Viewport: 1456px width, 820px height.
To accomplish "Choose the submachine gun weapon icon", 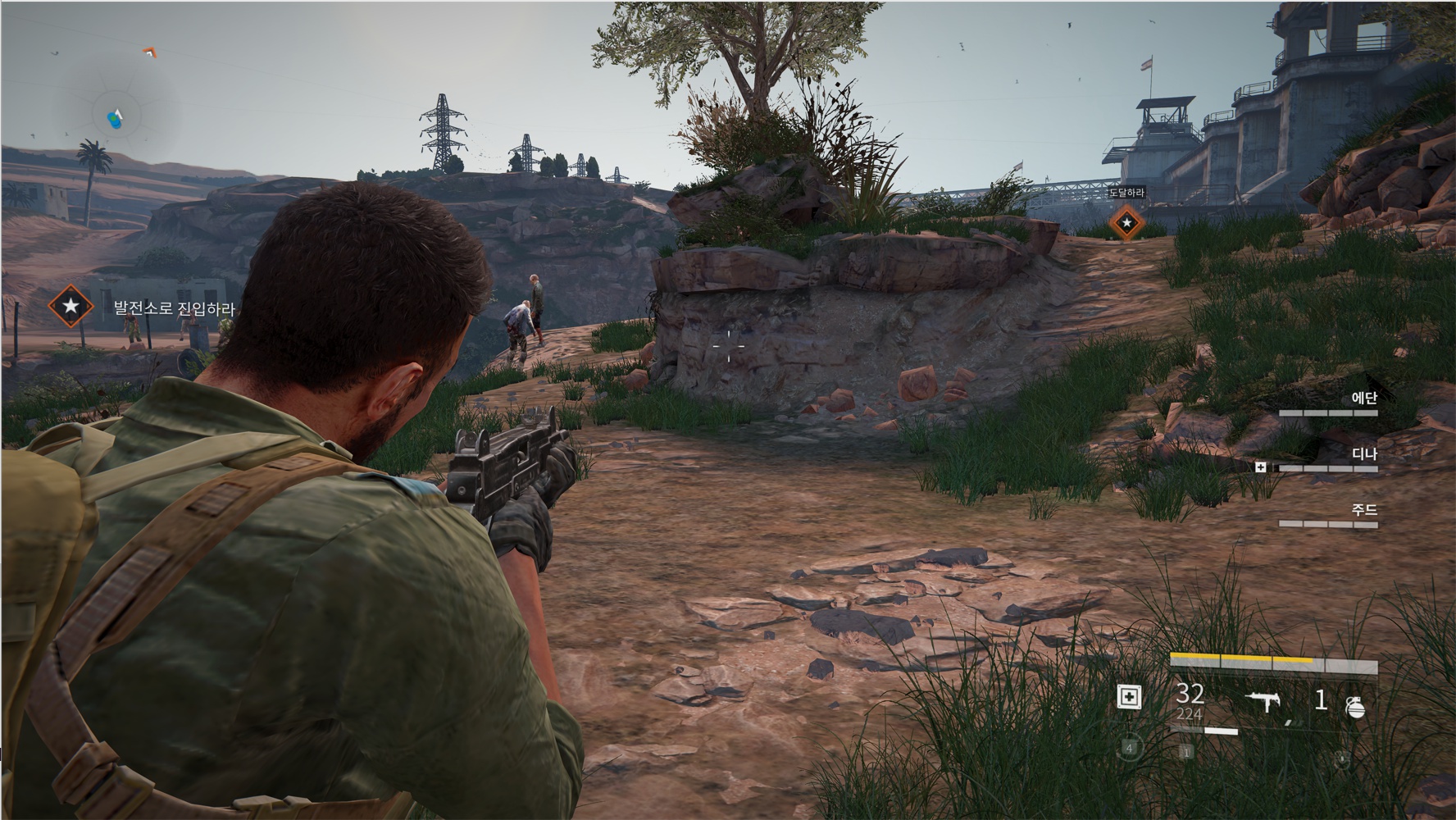I will click(x=1265, y=700).
